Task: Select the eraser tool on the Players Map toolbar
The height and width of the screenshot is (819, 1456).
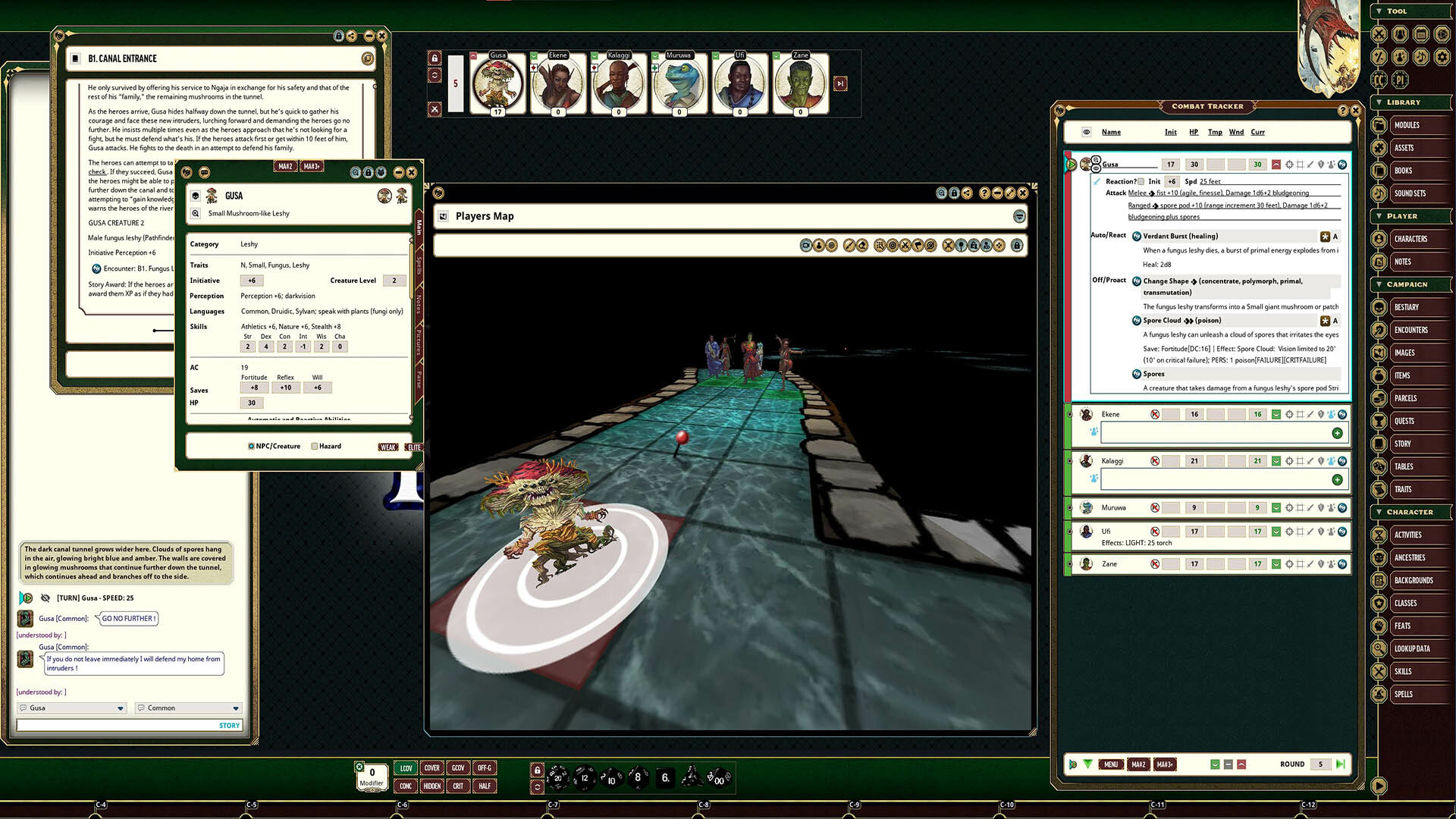Action: point(862,245)
